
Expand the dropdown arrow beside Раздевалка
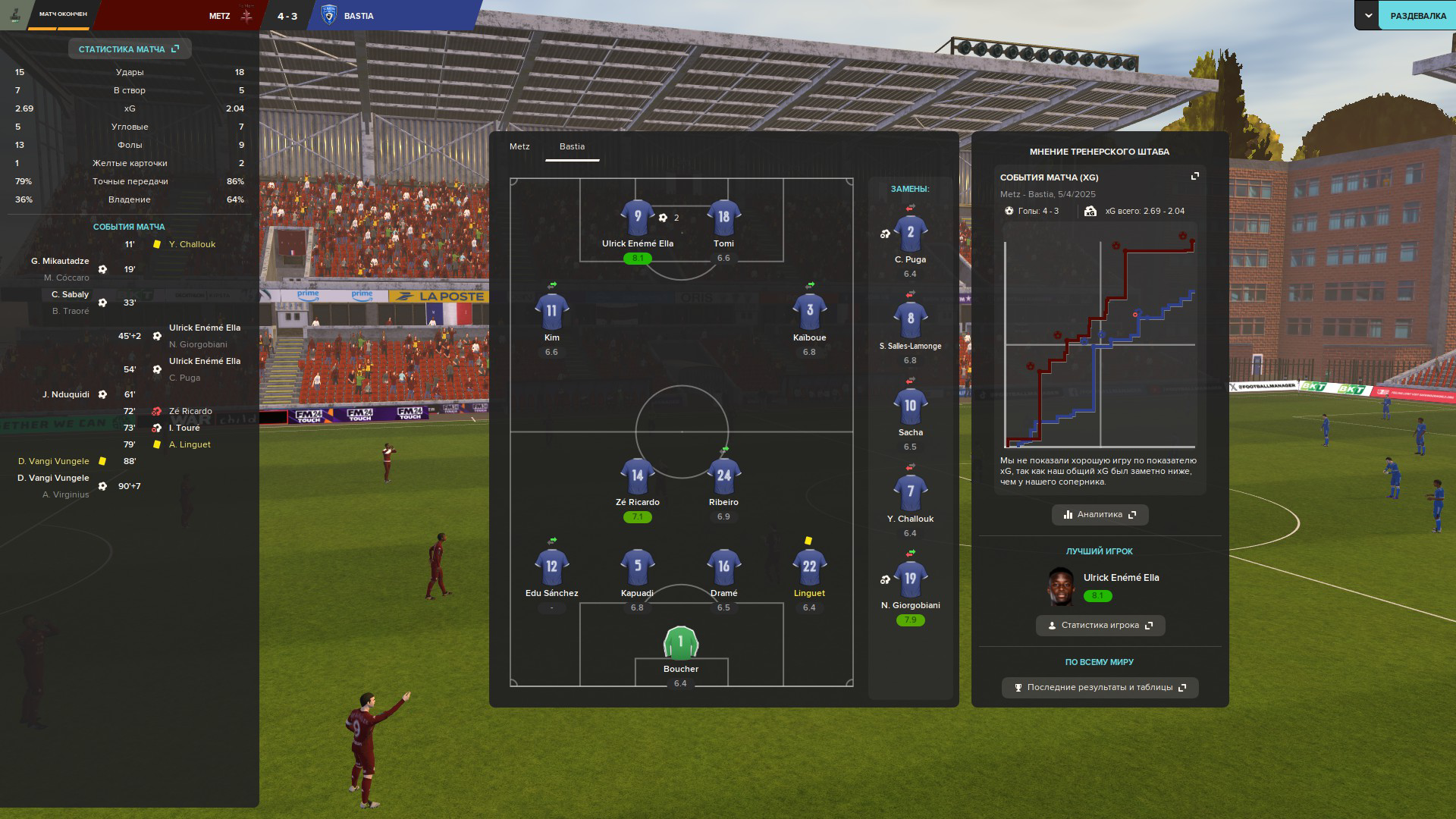[1368, 16]
